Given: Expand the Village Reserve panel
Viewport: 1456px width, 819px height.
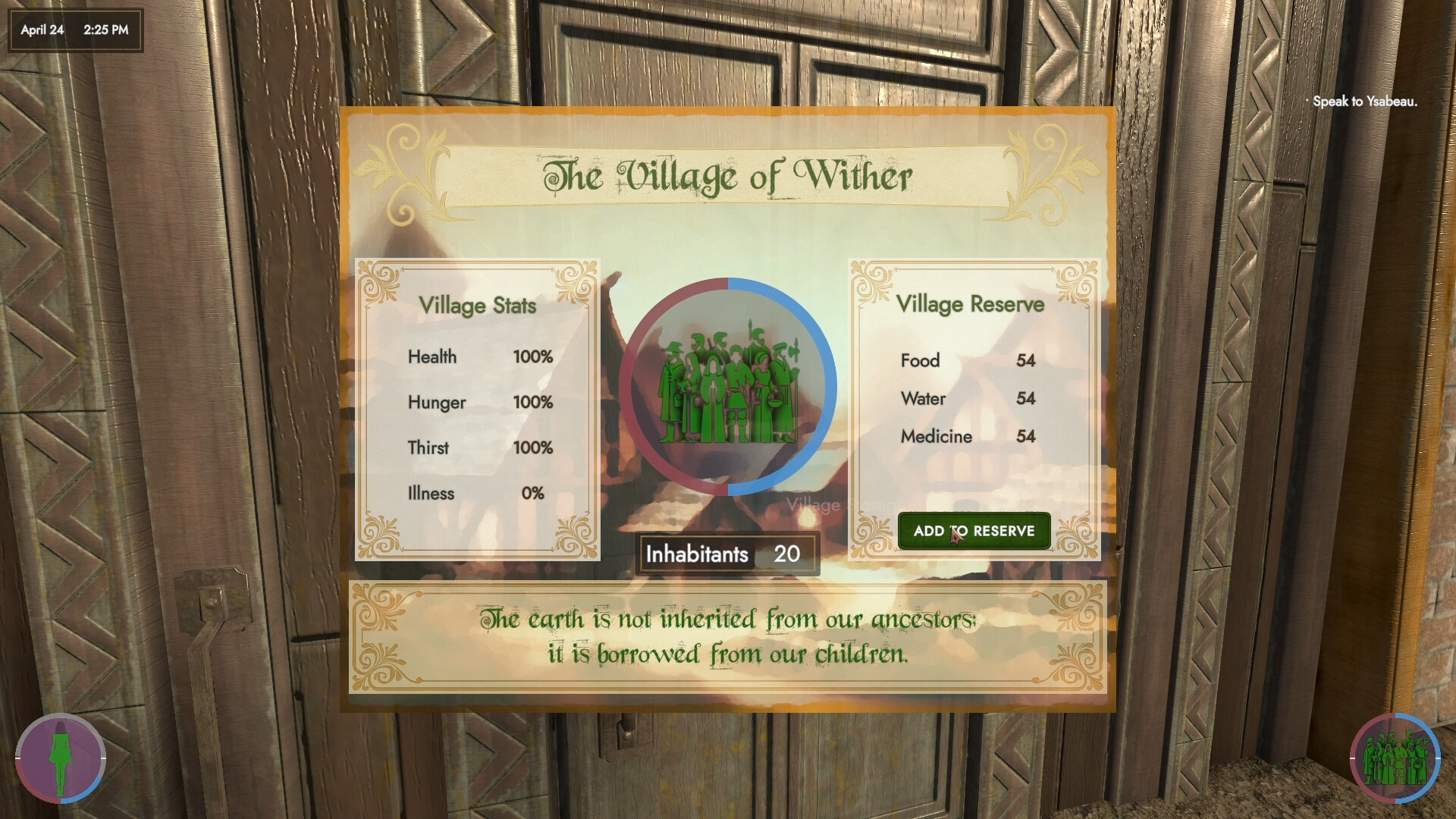Looking at the screenshot, I should [971, 304].
